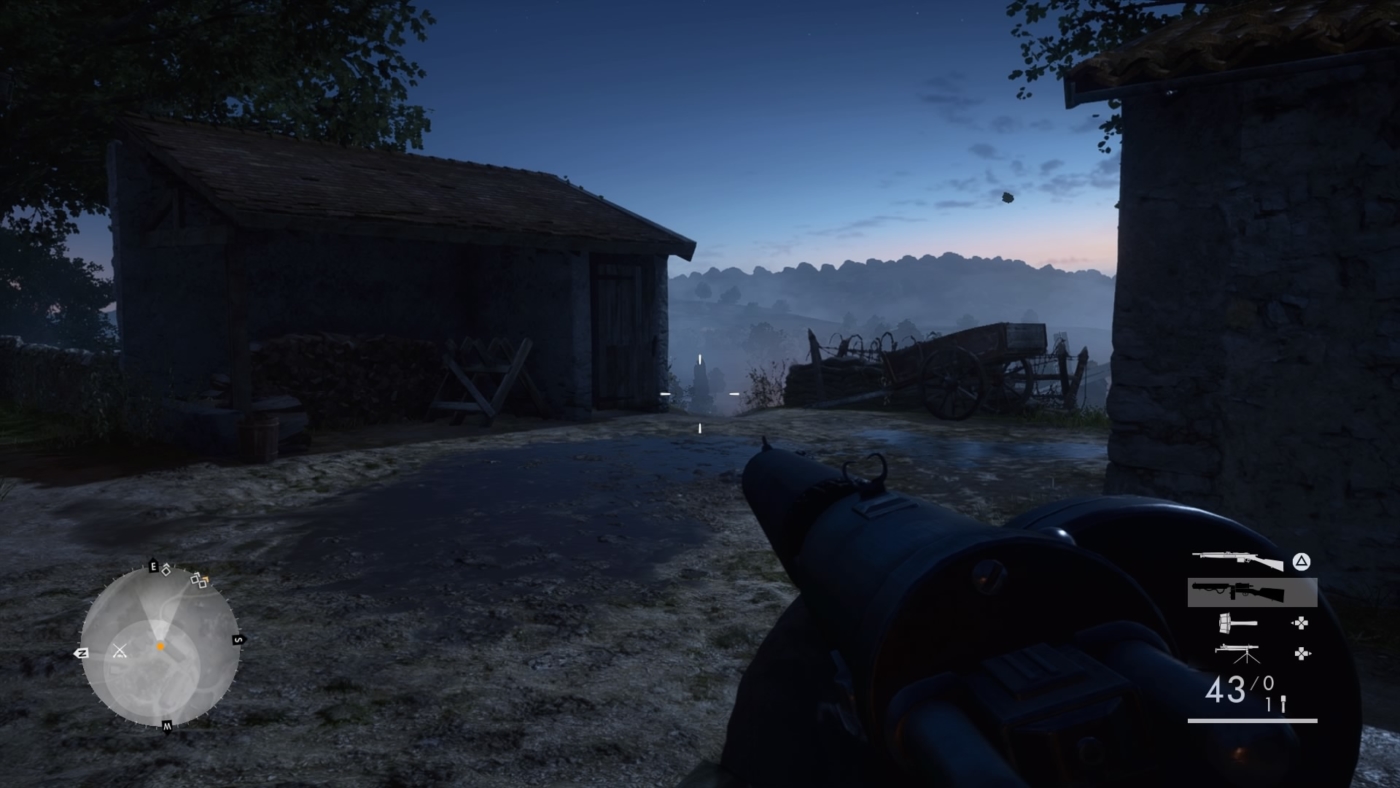Click the orange flag marker on the minimap edge
The image size is (1400, 788).
pyautogui.click(x=207, y=579)
